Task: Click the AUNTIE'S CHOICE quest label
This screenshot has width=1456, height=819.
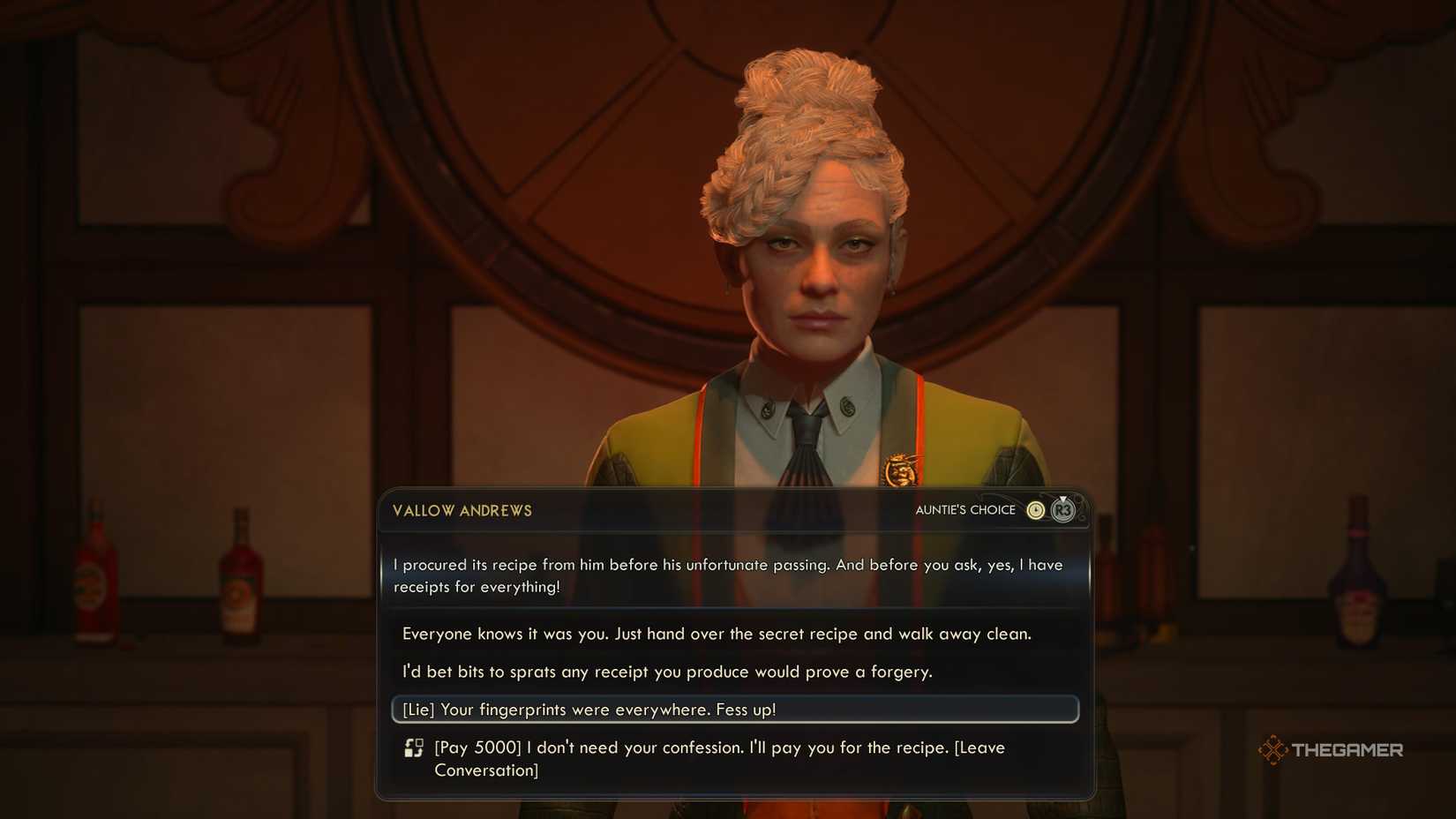Action: (x=965, y=510)
